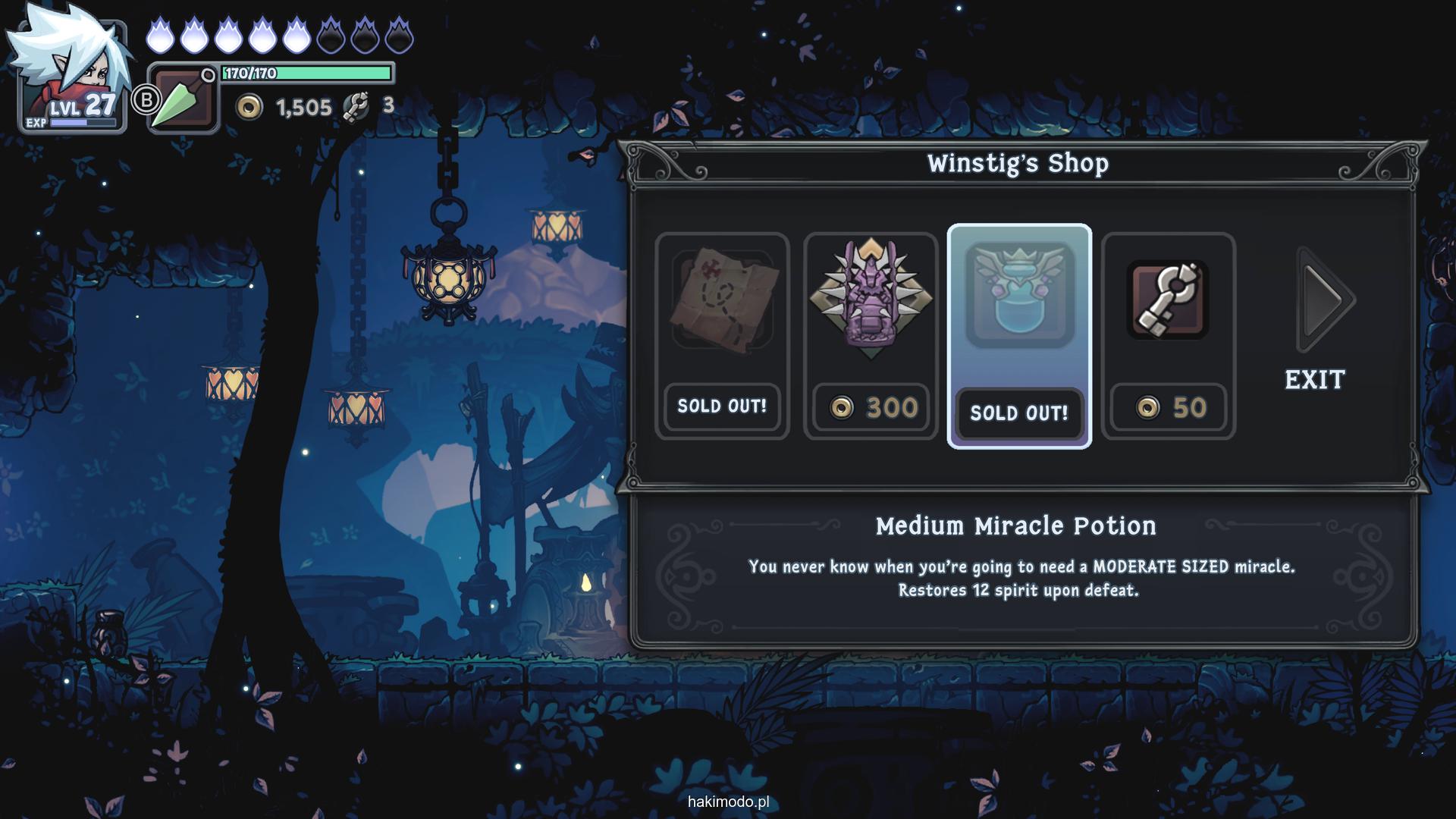This screenshot has height=819, width=1456.
Task: Select the sold-out treasure map item
Action: 722,335
